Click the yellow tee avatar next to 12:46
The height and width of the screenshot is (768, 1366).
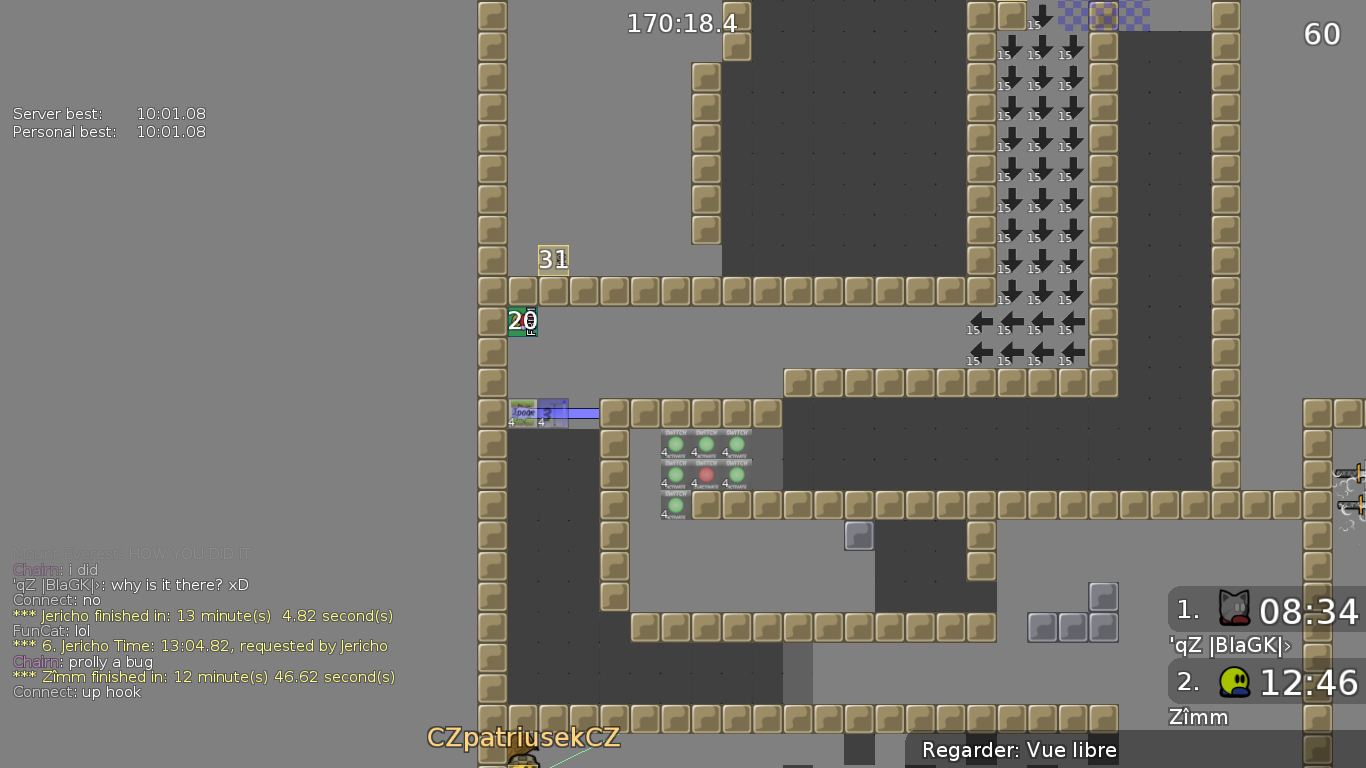1234,681
